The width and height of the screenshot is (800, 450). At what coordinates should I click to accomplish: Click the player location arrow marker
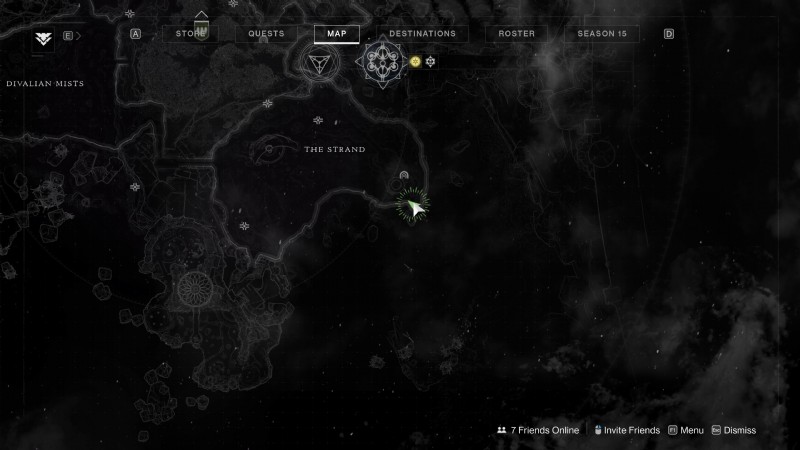tap(411, 205)
